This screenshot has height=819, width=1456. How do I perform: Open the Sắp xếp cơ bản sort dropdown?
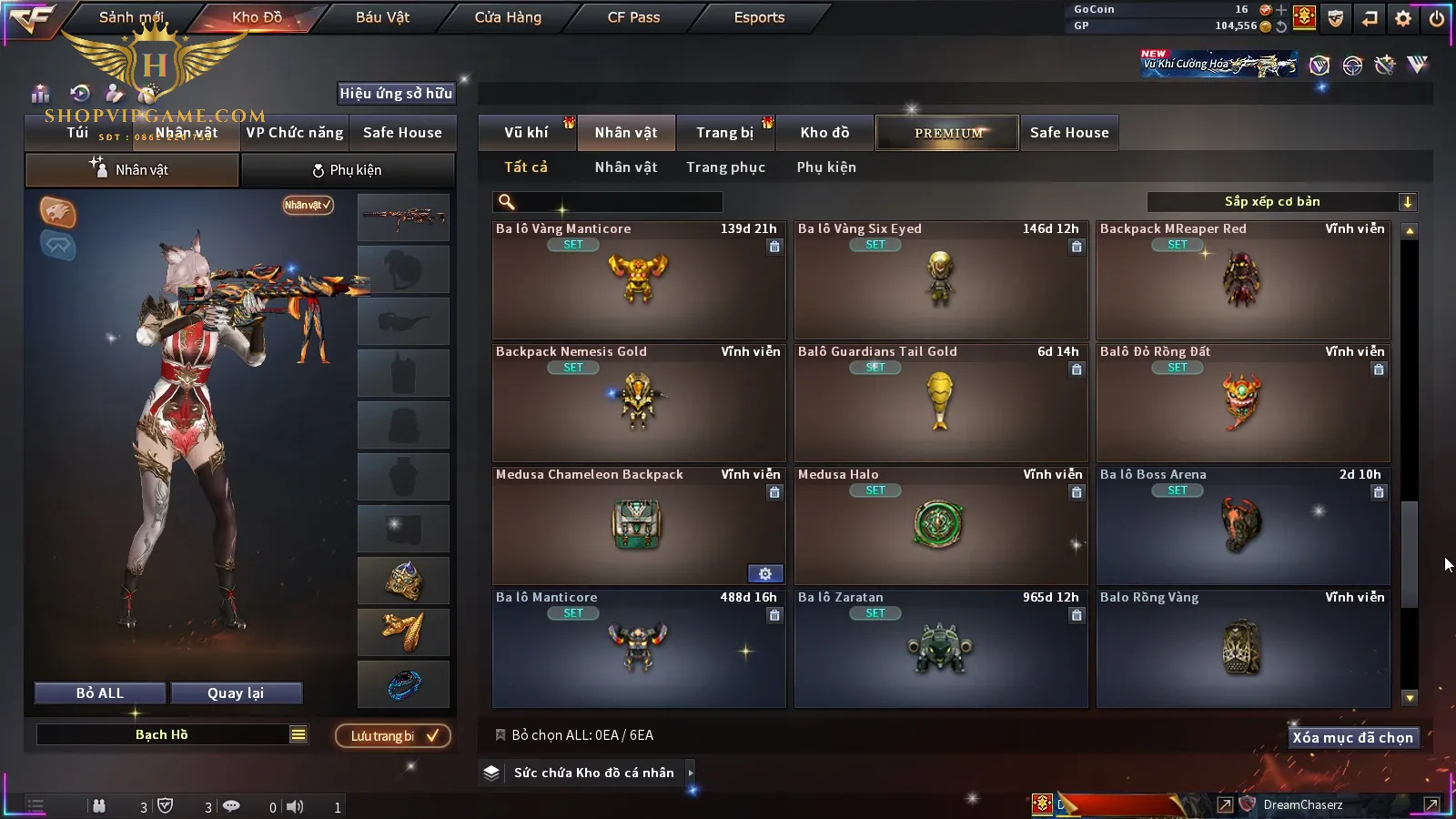coord(1281,202)
